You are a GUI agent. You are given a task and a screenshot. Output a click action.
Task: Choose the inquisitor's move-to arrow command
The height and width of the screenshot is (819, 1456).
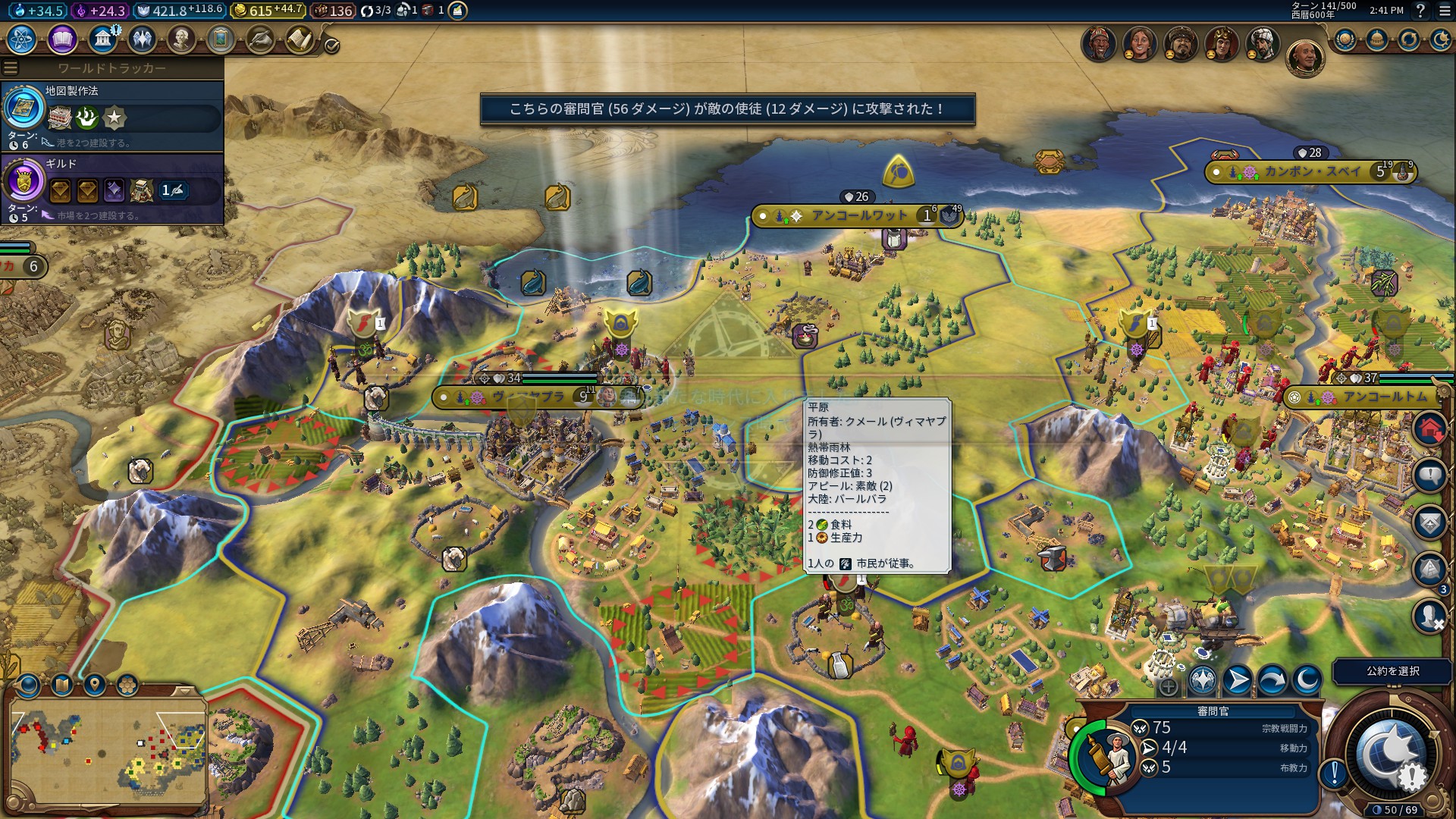(1238, 680)
